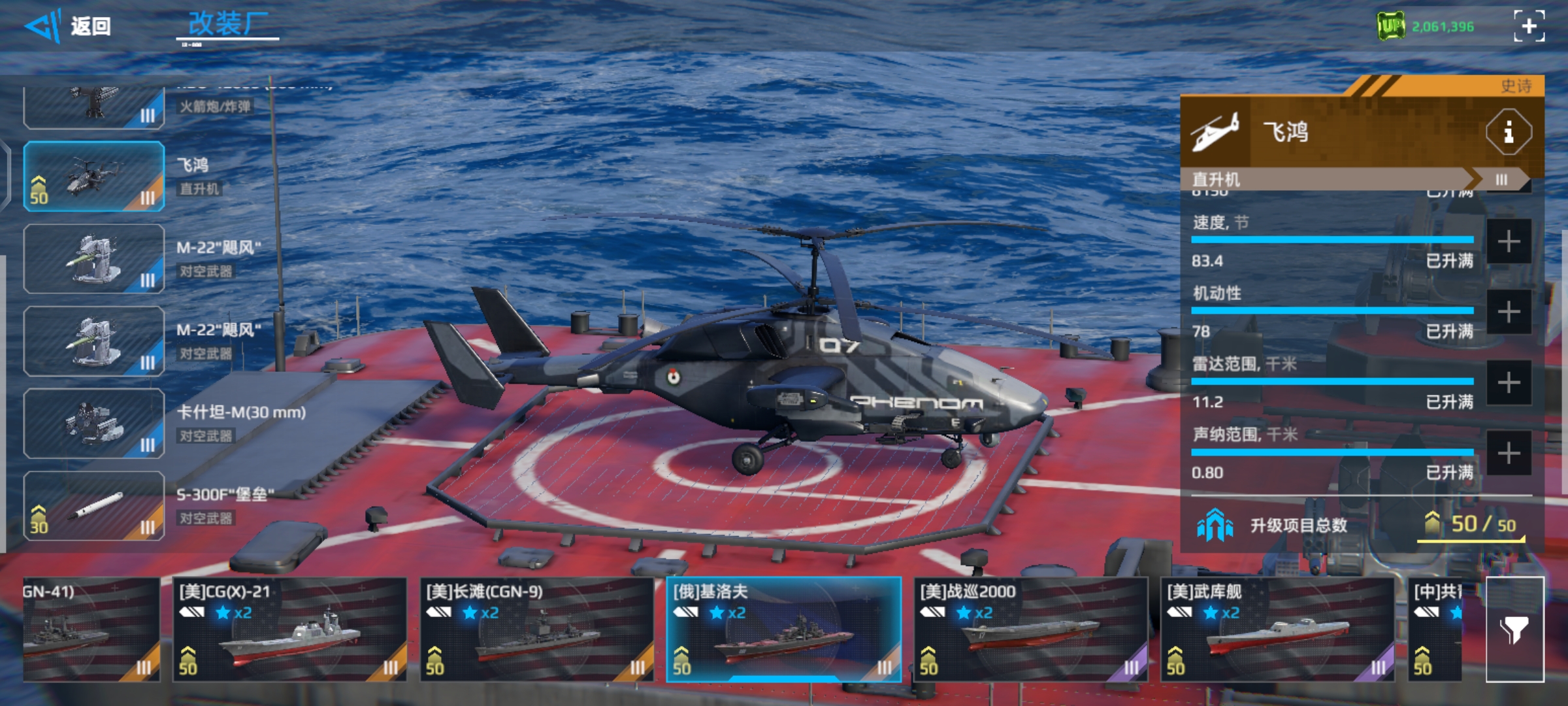Image resolution: width=1568 pixels, height=706 pixels.
Task: Select the [美]武库舰 ship card
Action: [x=1277, y=630]
